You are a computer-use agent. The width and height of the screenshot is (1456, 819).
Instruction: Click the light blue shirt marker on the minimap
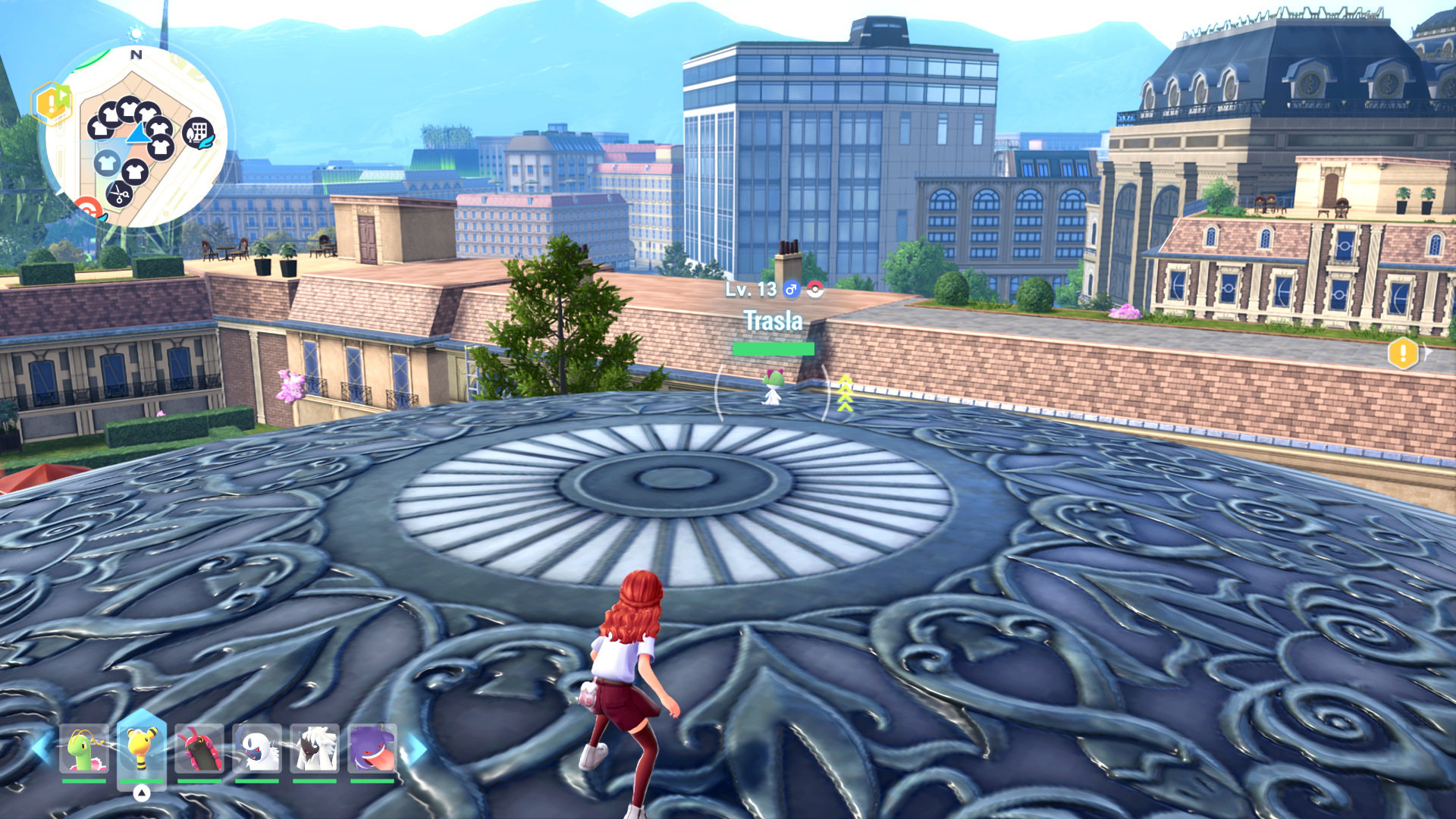pos(107,162)
